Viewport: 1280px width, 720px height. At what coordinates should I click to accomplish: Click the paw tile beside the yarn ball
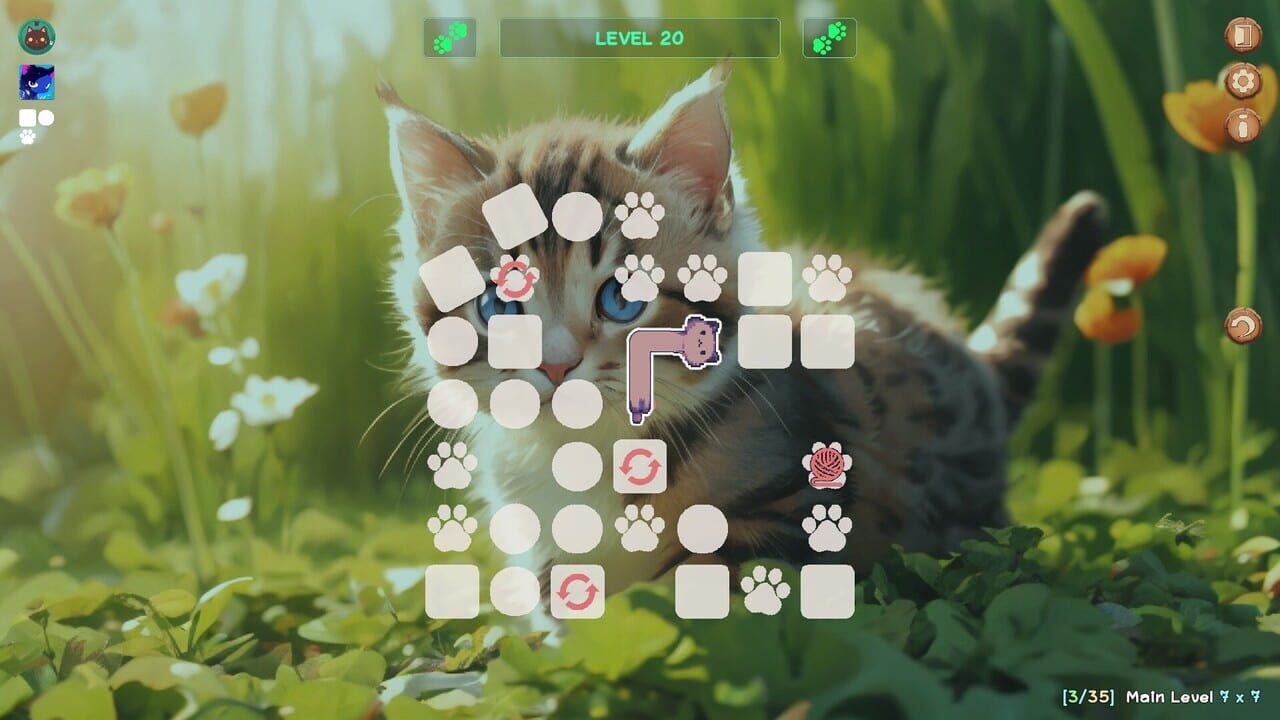826,527
